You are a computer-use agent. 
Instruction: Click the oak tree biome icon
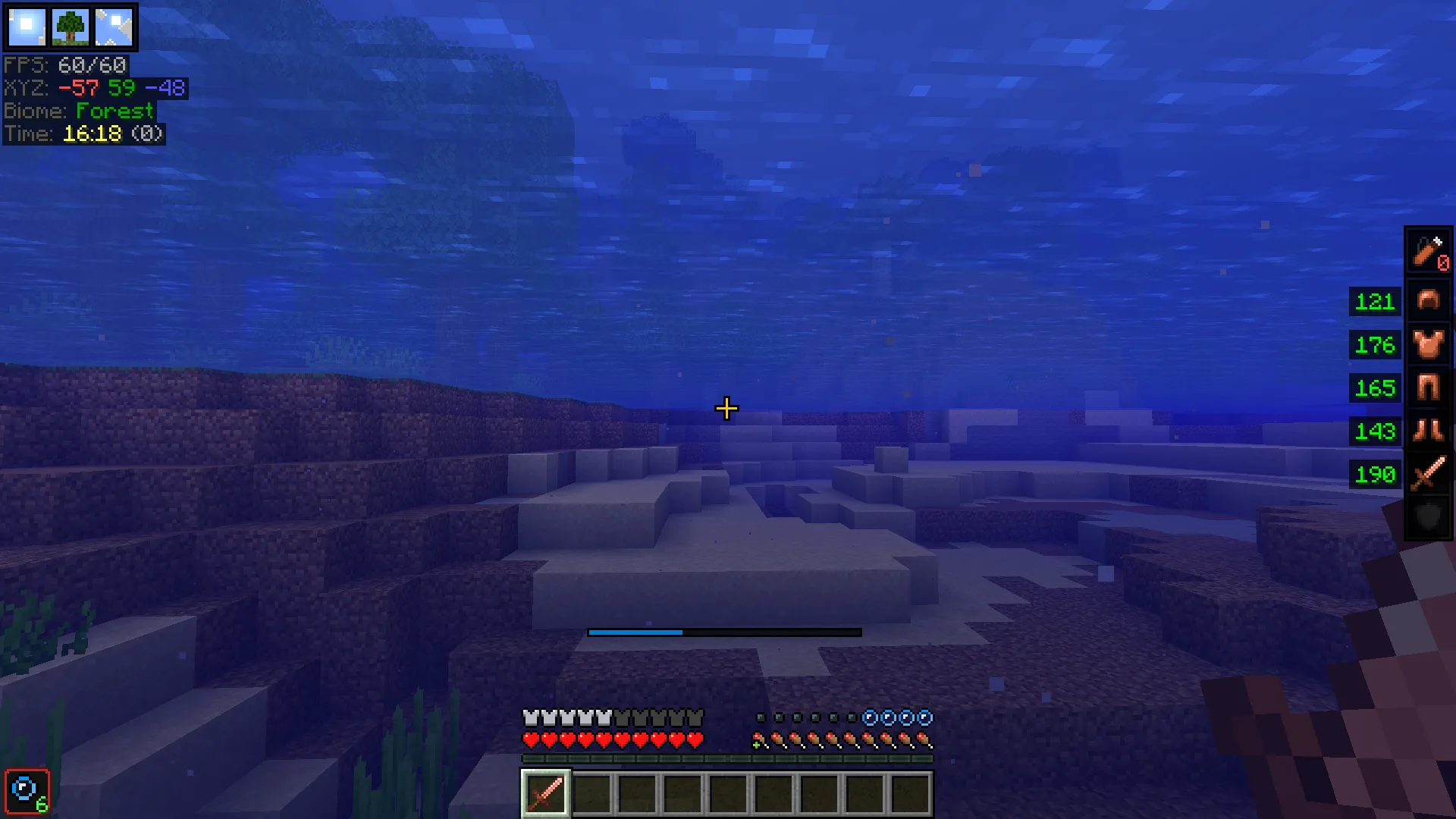(71, 27)
